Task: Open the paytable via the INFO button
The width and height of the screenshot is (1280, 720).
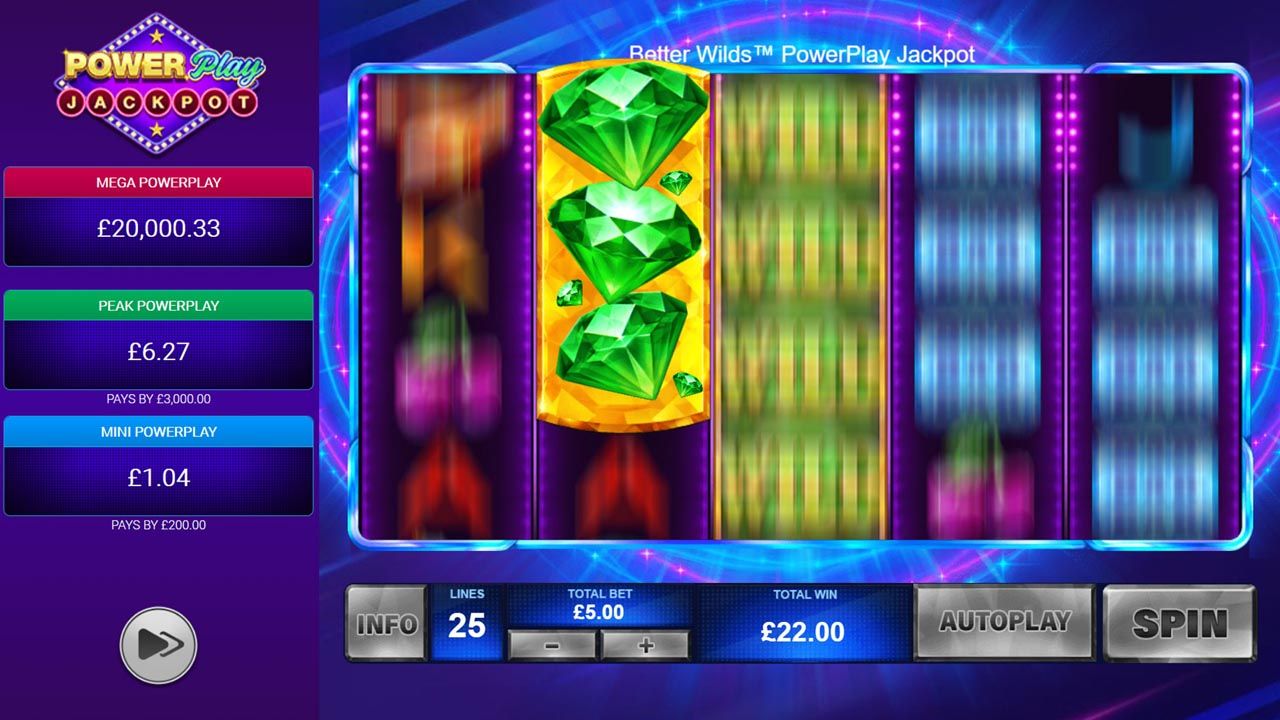Action: point(387,624)
